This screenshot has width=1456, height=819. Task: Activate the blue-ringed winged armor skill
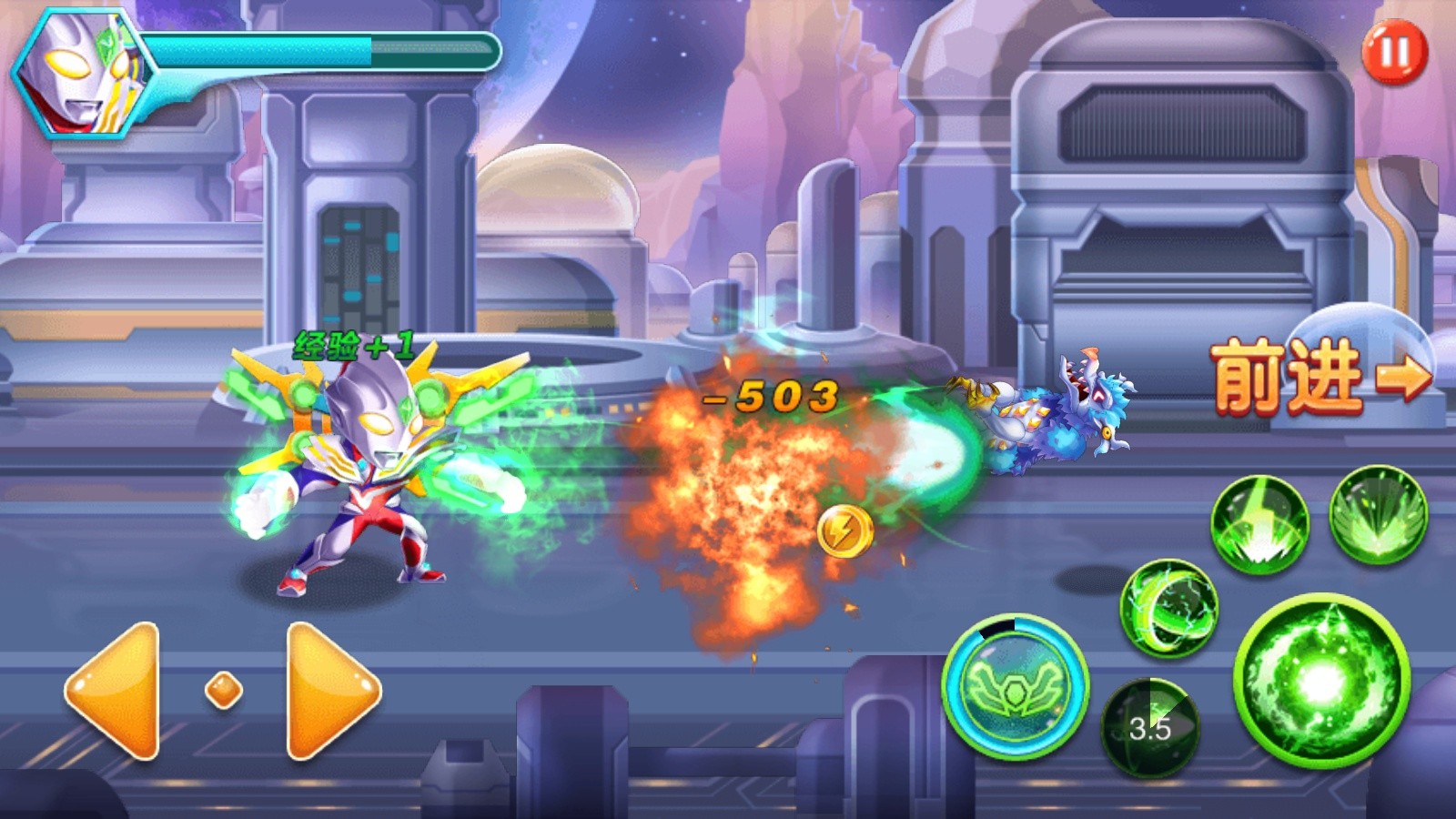(1015, 686)
